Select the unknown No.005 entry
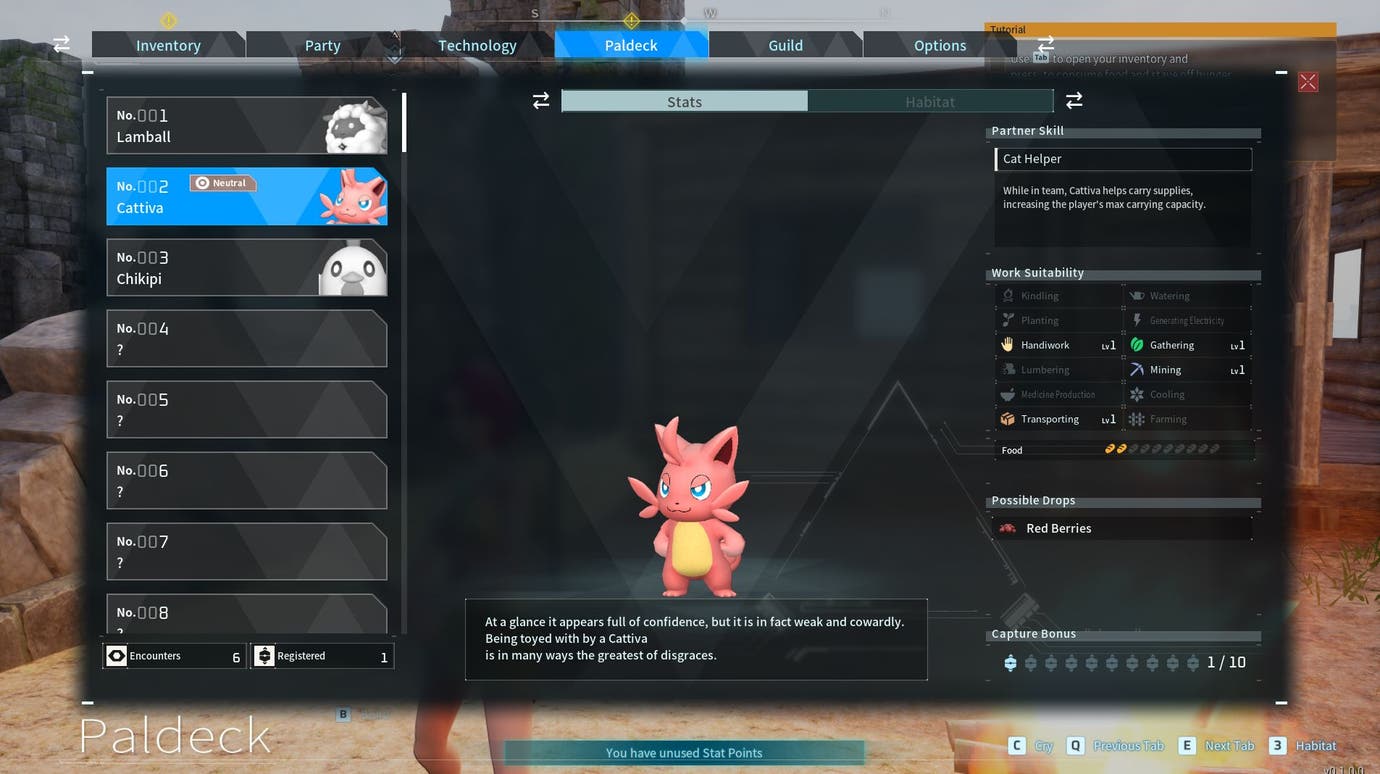The width and height of the screenshot is (1380, 774). [246, 410]
